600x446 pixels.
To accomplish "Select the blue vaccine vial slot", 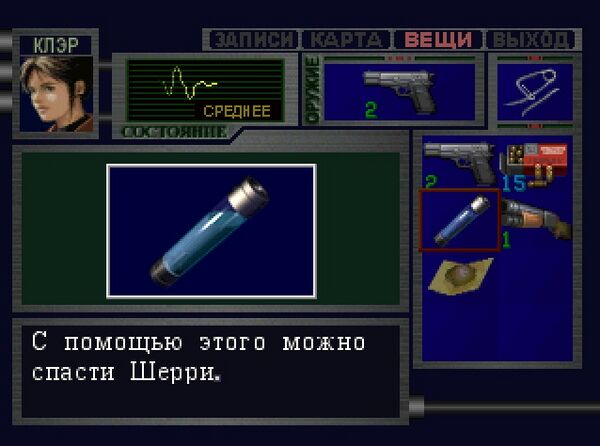I will [459, 219].
